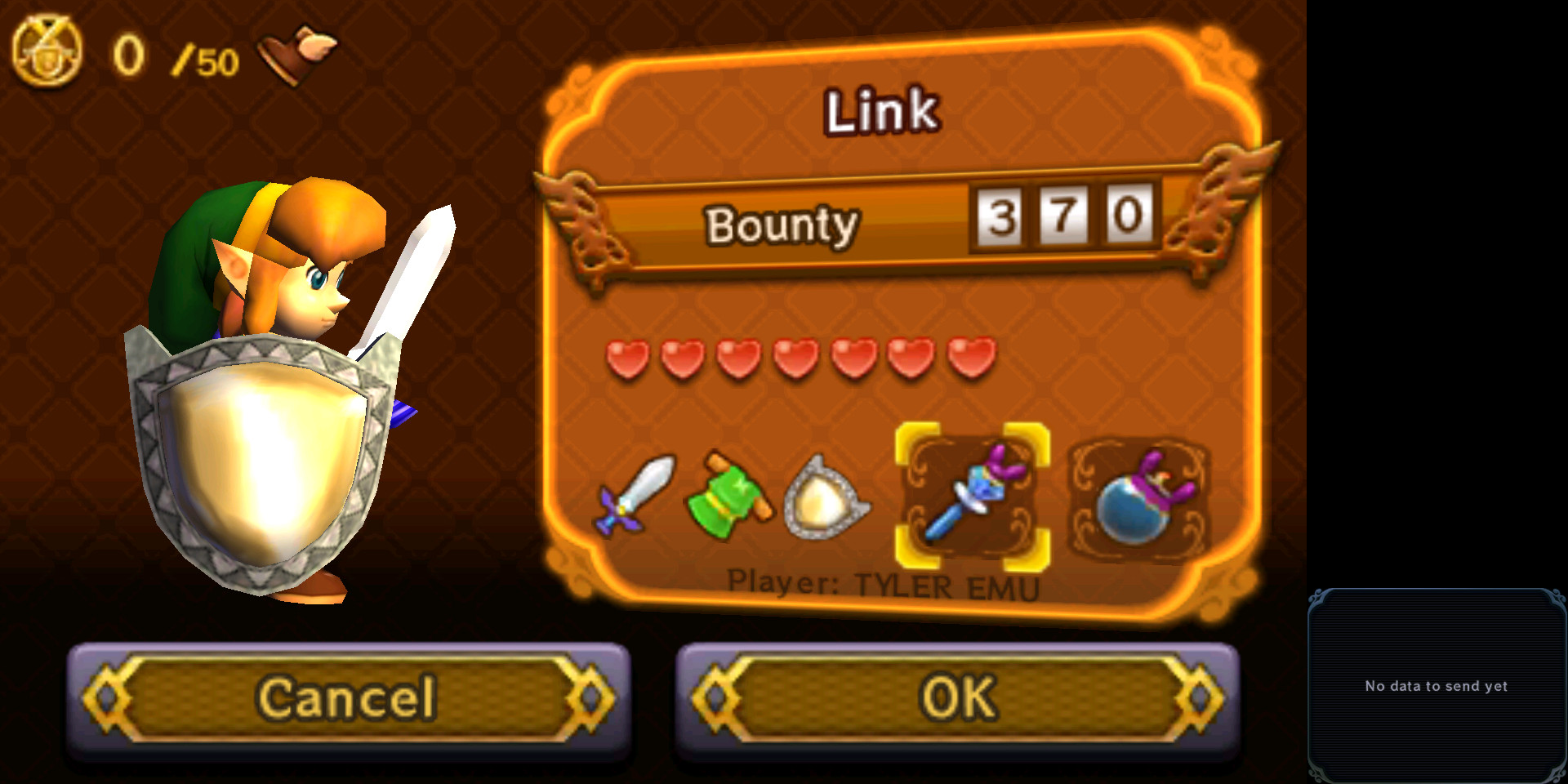Click the Pegasus Boots icon
1568x784 pixels.
296,49
